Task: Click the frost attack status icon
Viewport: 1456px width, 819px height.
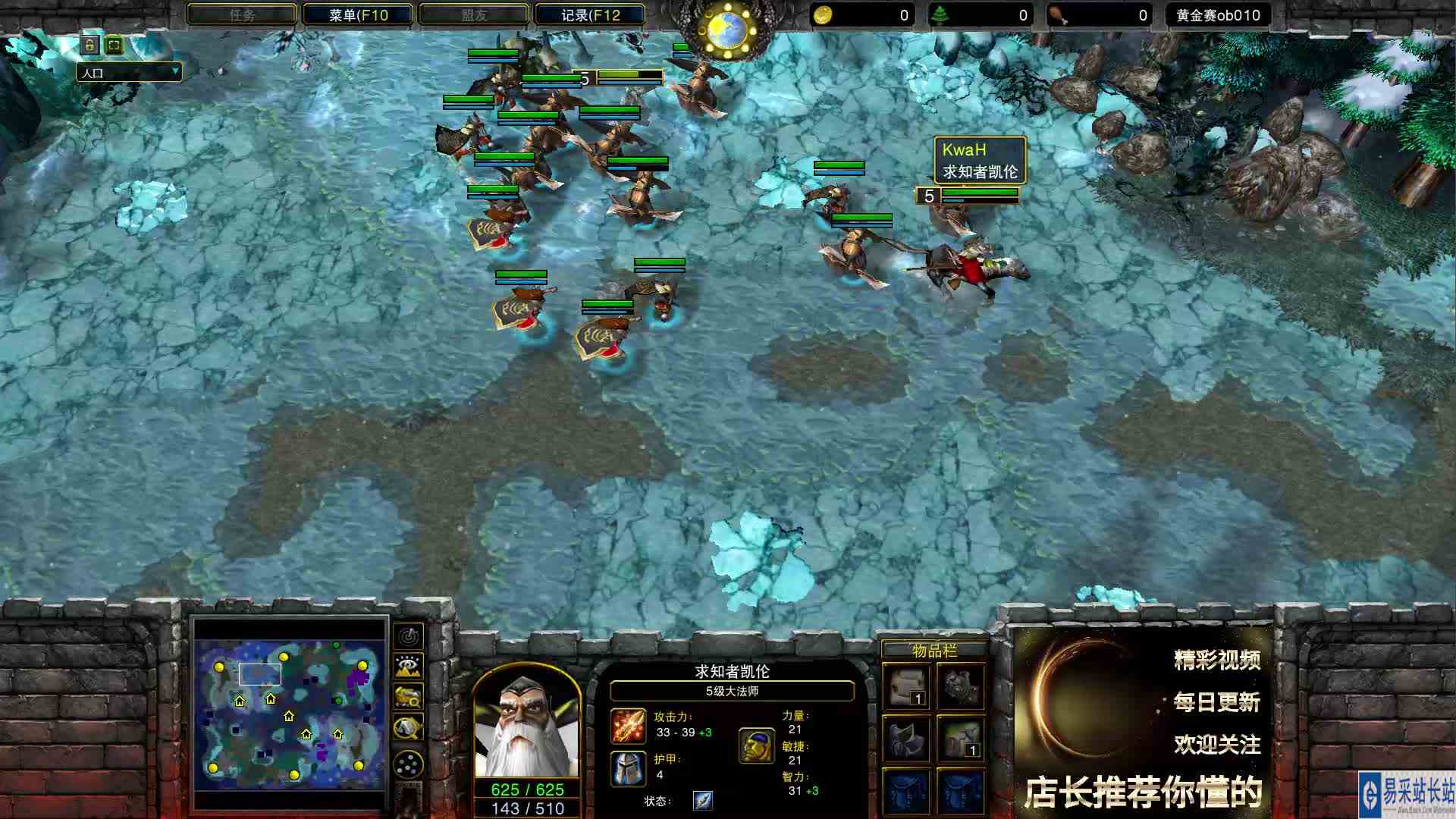Action: click(702, 802)
